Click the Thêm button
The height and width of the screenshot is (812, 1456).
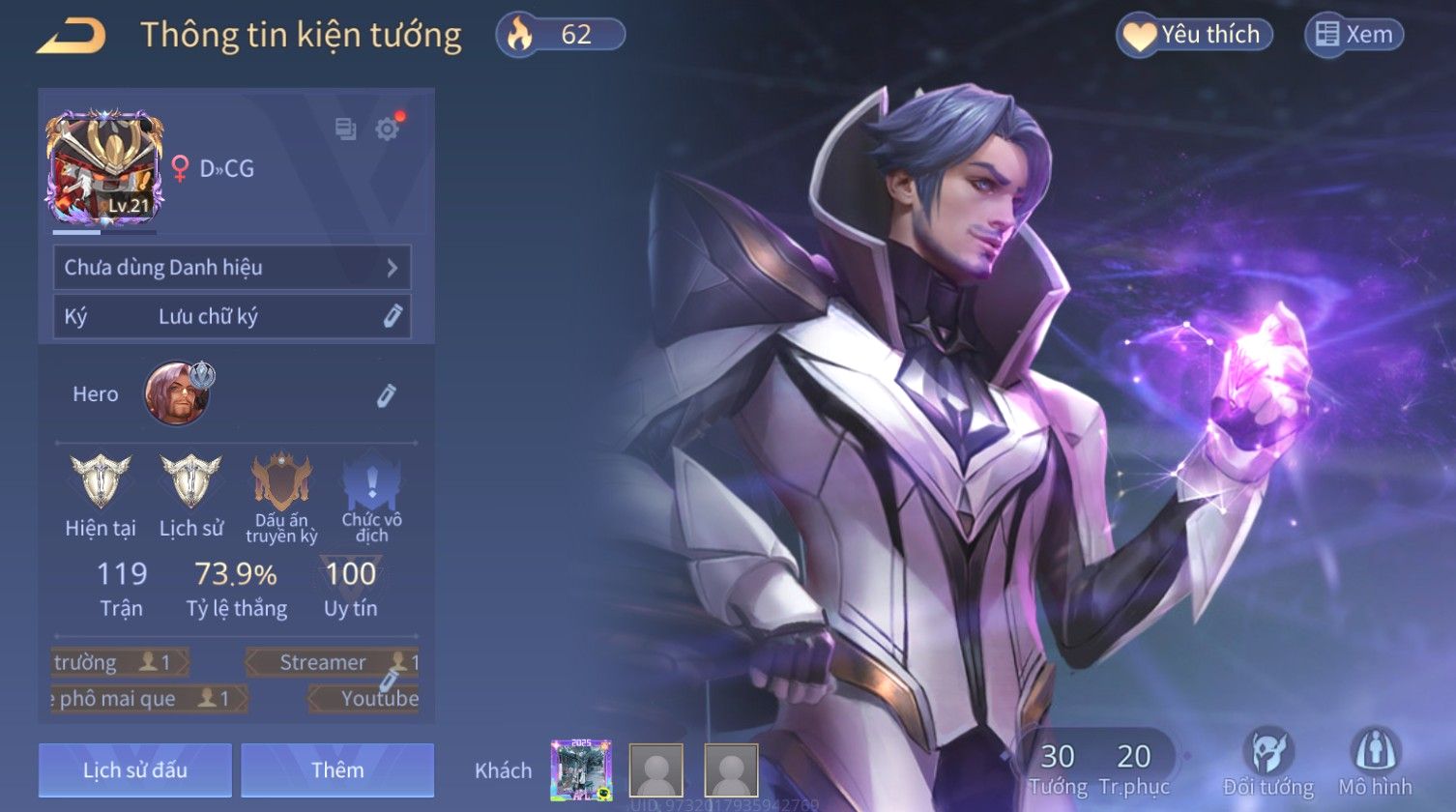(337, 770)
